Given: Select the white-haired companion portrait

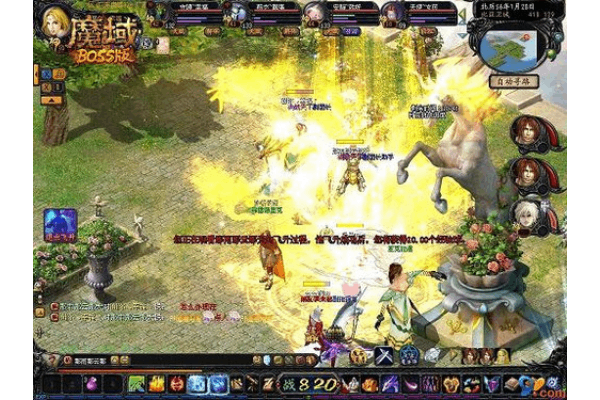Looking at the screenshot, I should pos(526,213).
